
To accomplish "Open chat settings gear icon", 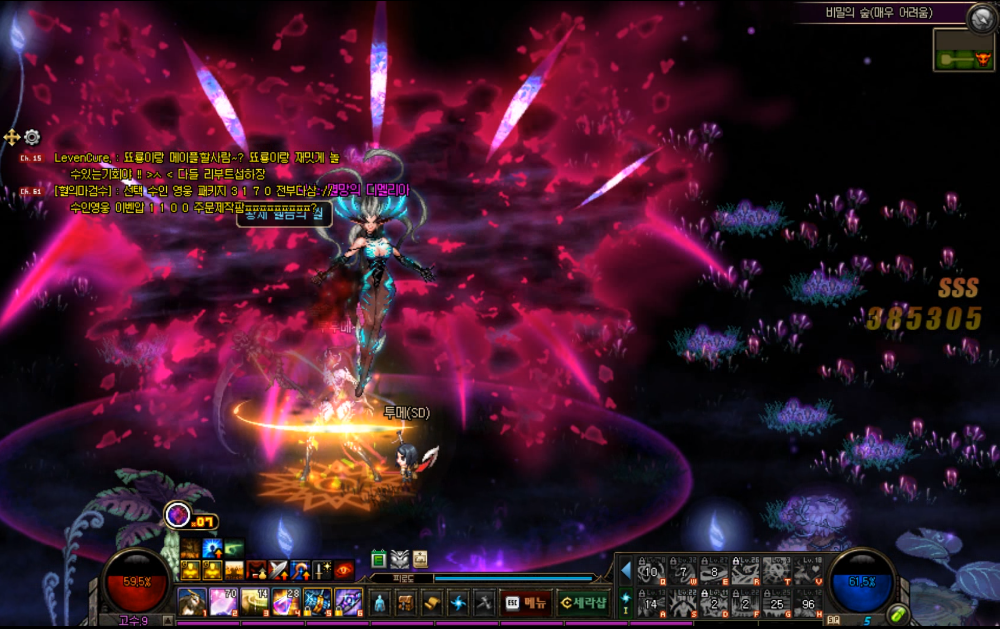I will (x=32, y=137).
